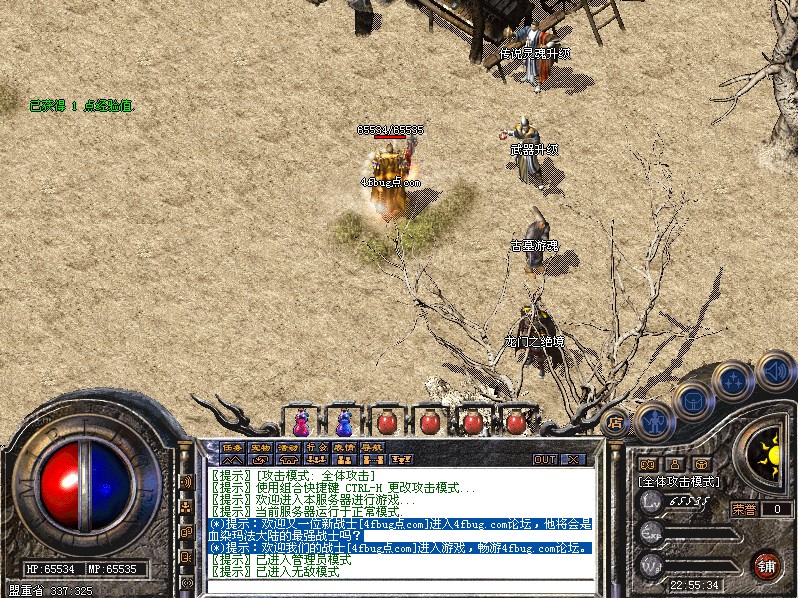
Task: Open the 店 shop round button
Action: point(616,420)
